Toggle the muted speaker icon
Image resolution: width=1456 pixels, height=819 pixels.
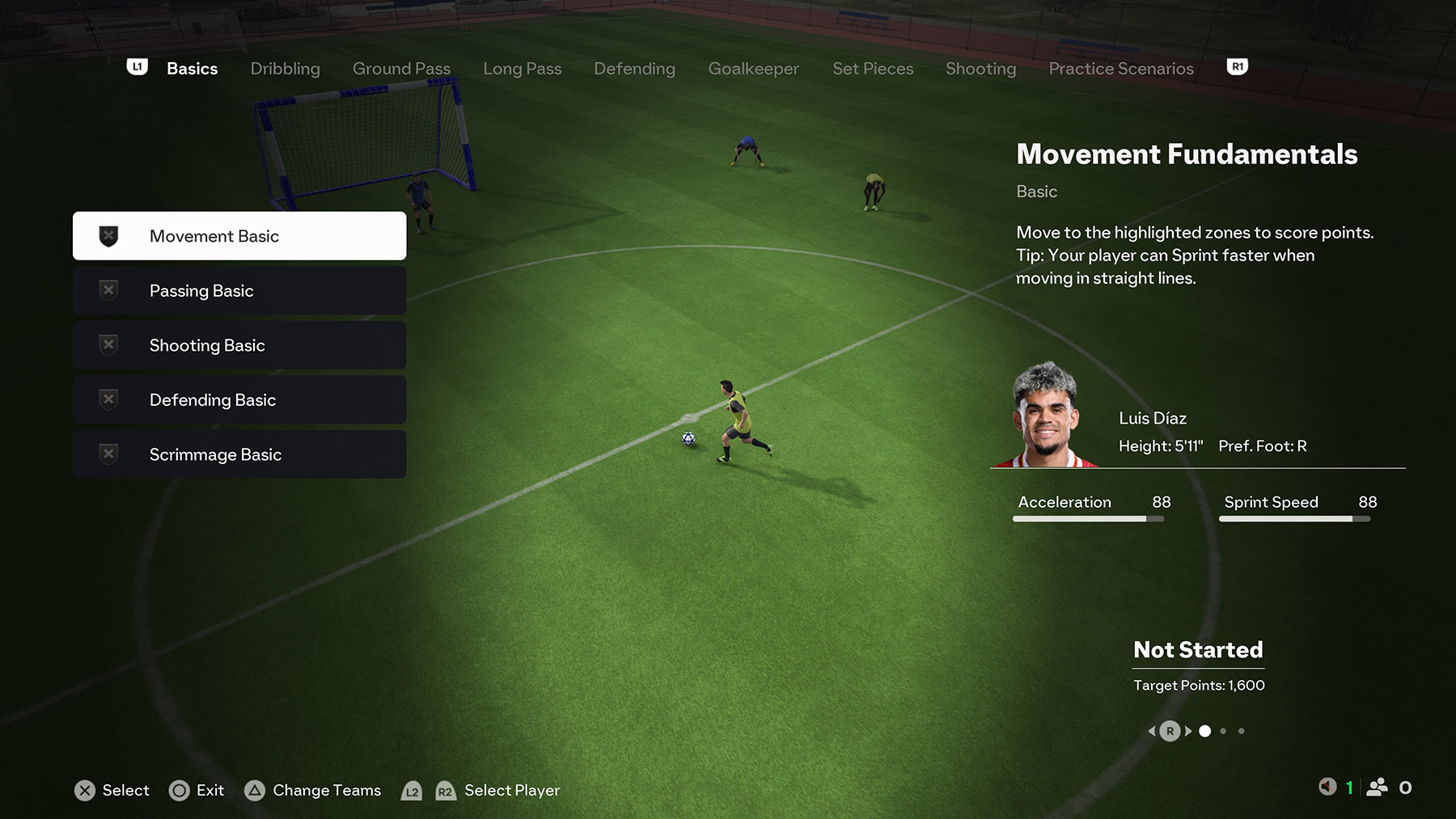(1327, 787)
